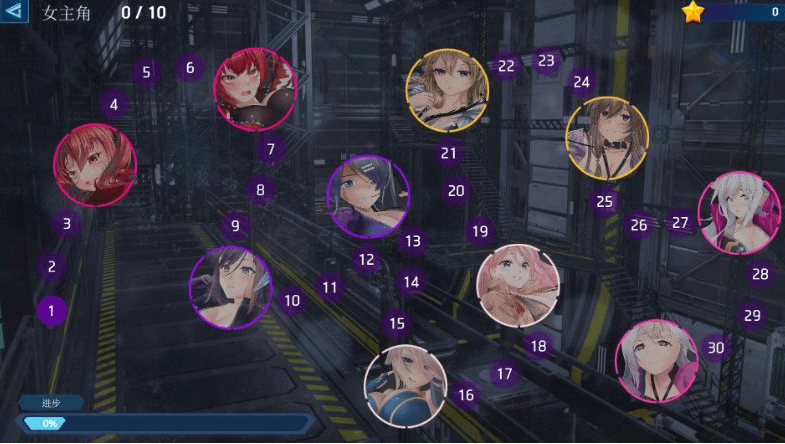This screenshot has height=444, width=785.
Task: Choose stage node number 20
Action: click(x=456, y=190)
